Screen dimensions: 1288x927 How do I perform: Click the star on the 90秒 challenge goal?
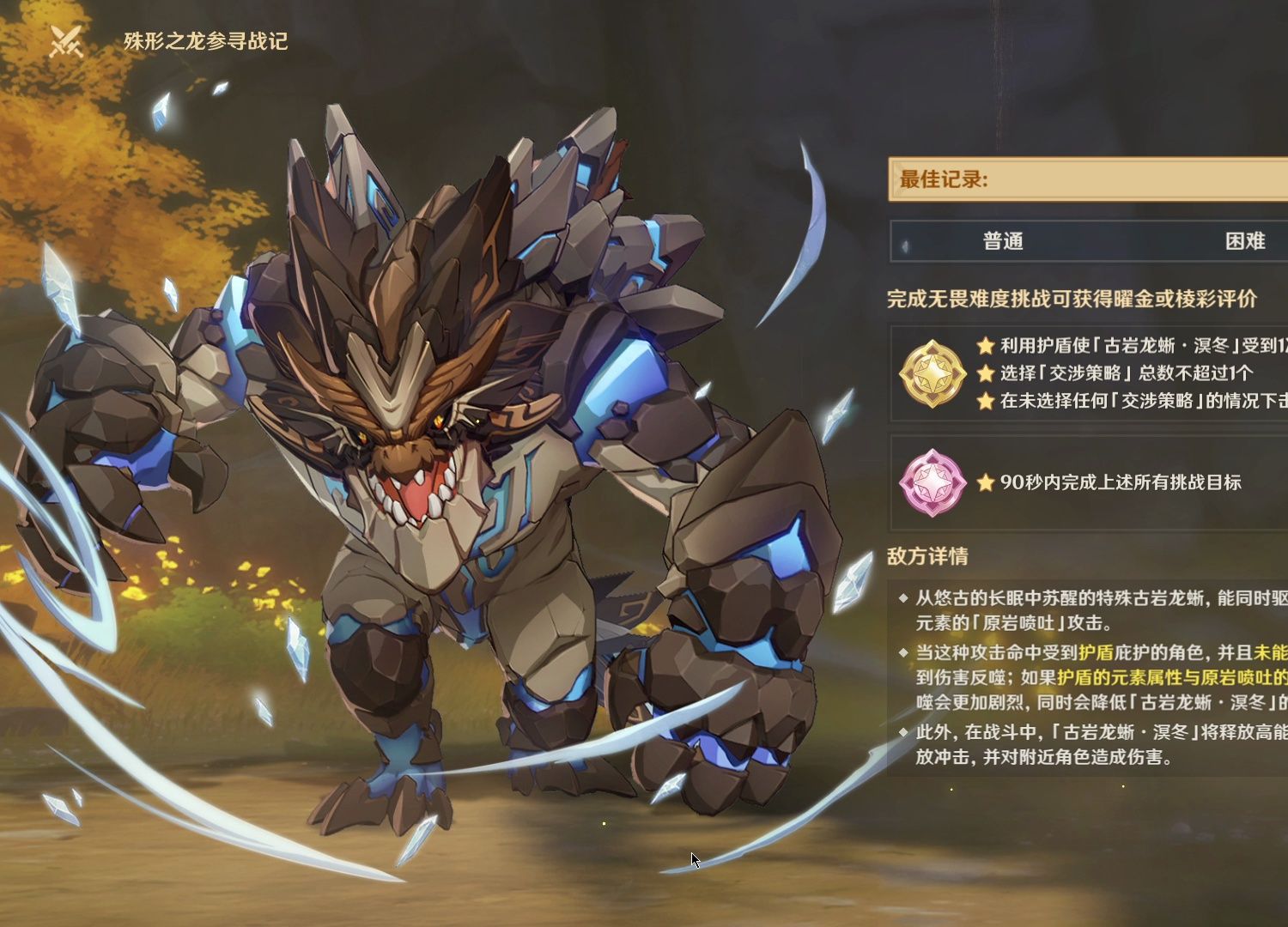[x=985, y=482]
